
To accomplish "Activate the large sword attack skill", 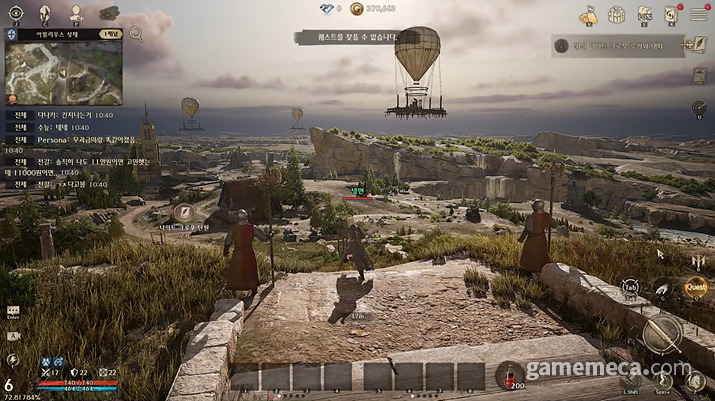I will point(661,333).
